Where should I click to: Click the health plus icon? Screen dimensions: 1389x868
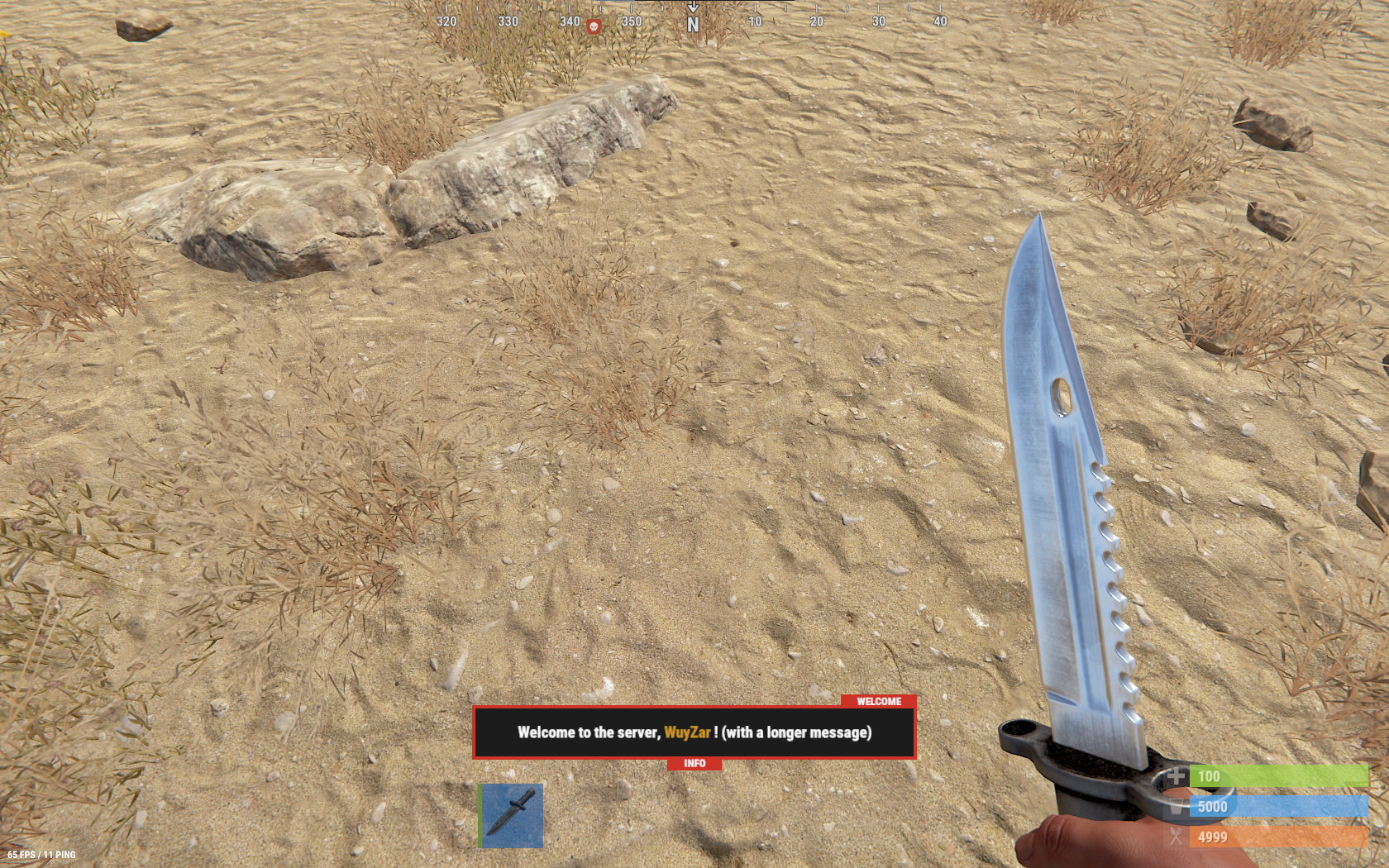tap(1176, 777)
